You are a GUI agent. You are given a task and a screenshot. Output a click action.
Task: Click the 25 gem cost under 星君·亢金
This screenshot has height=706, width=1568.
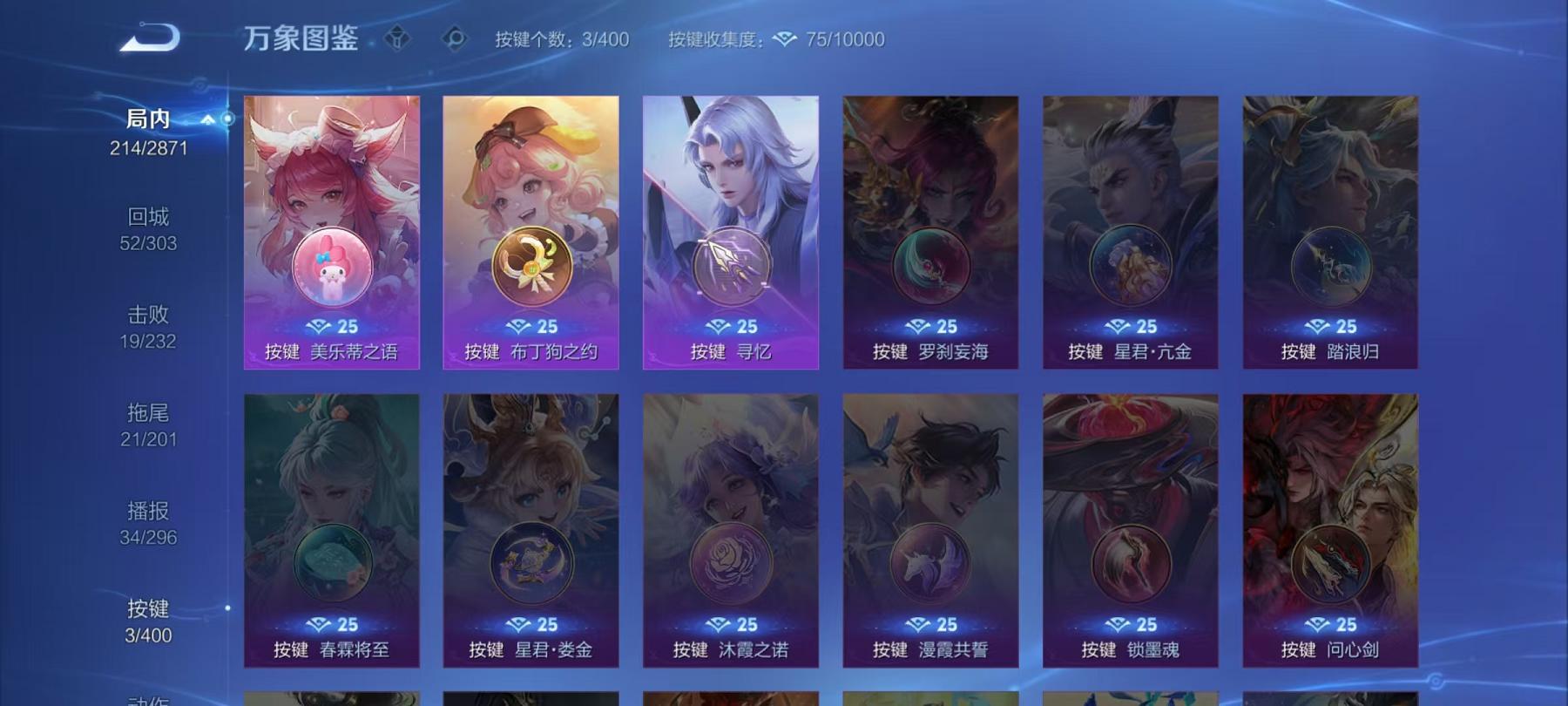1130,326
